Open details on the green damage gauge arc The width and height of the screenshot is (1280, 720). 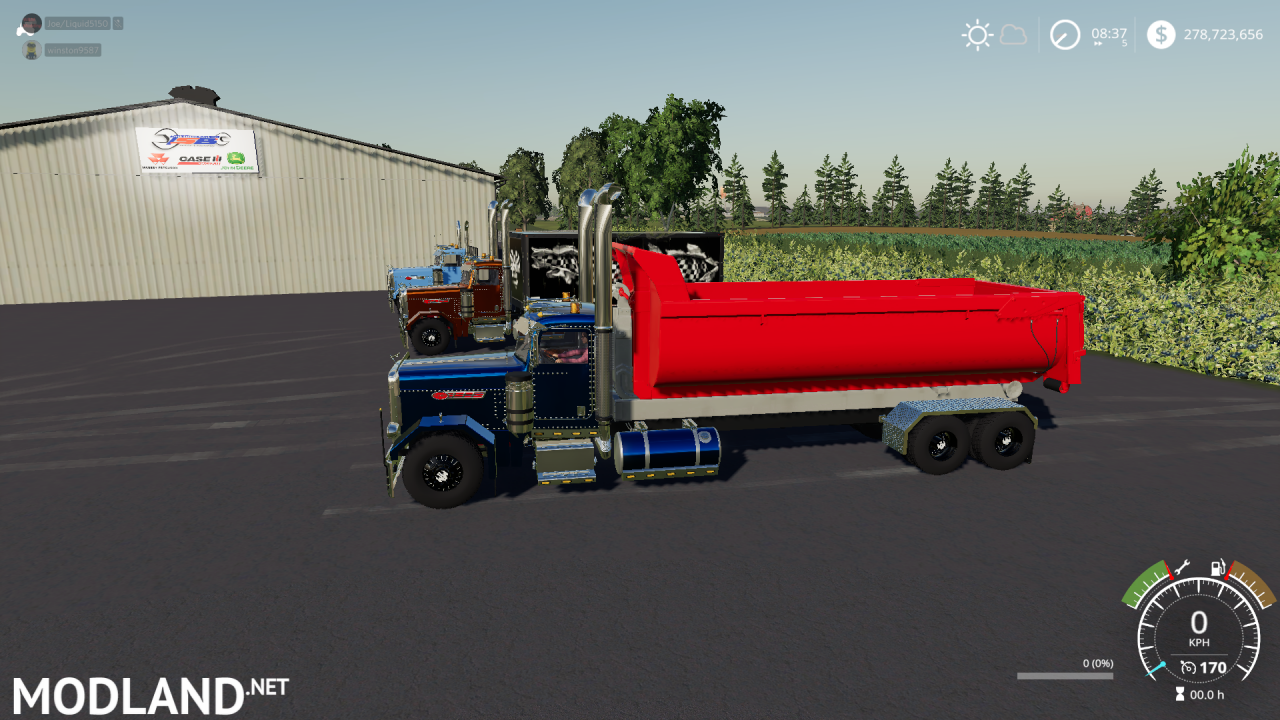[x=1145, y=582]
